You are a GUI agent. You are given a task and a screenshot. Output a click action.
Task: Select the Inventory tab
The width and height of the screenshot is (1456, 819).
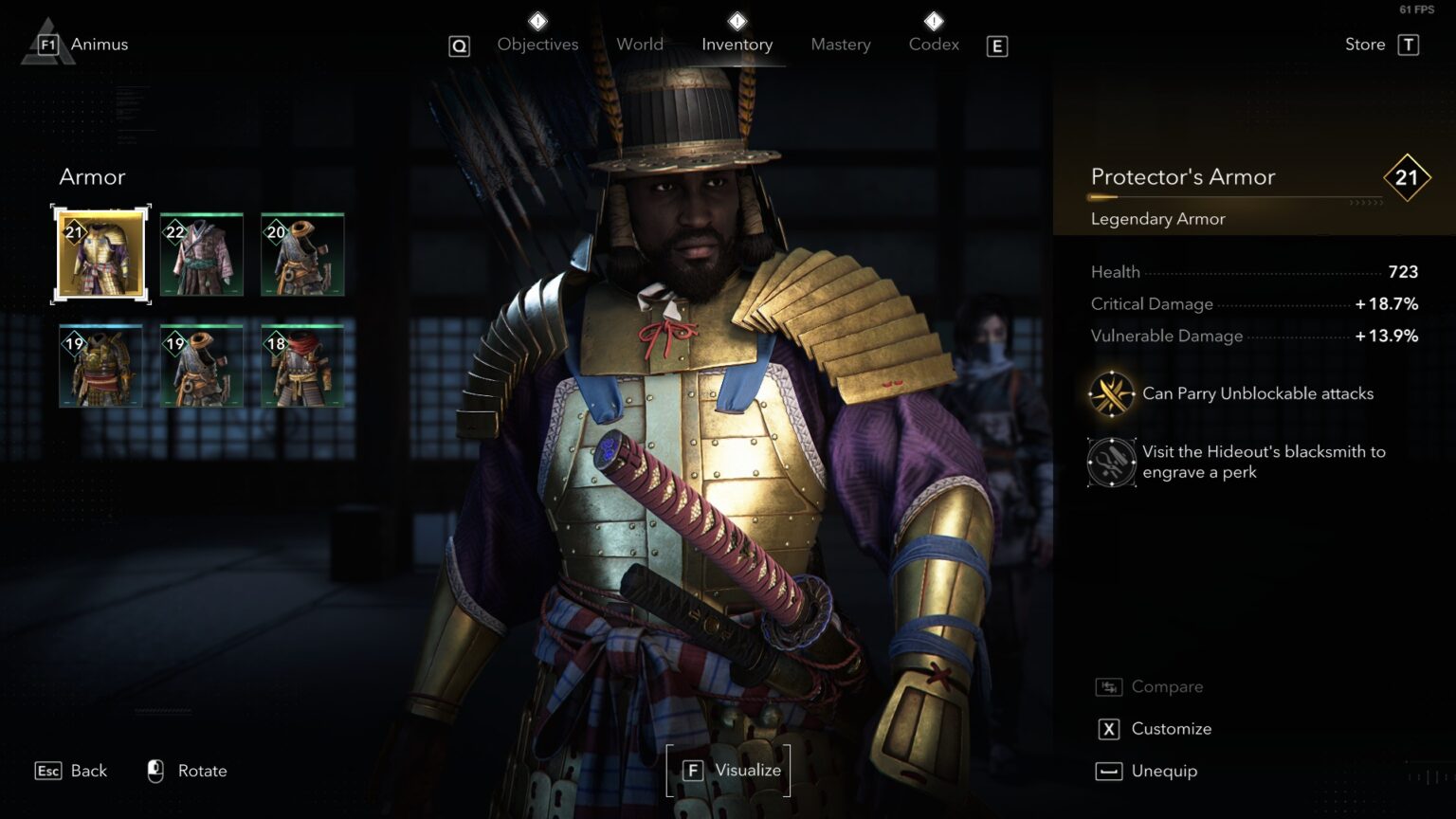pos(737,45)
